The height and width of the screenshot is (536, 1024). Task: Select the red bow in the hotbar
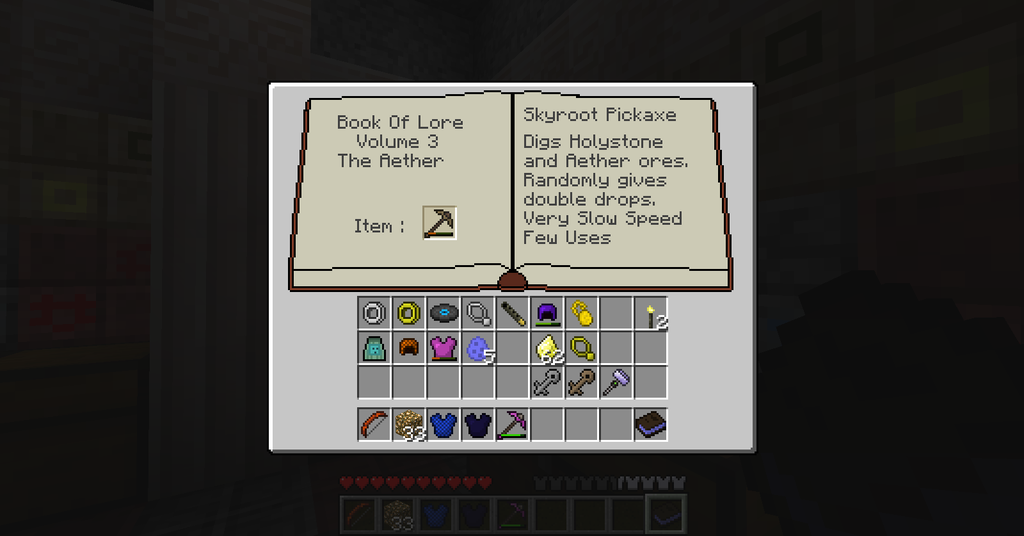tap(374, 425)
